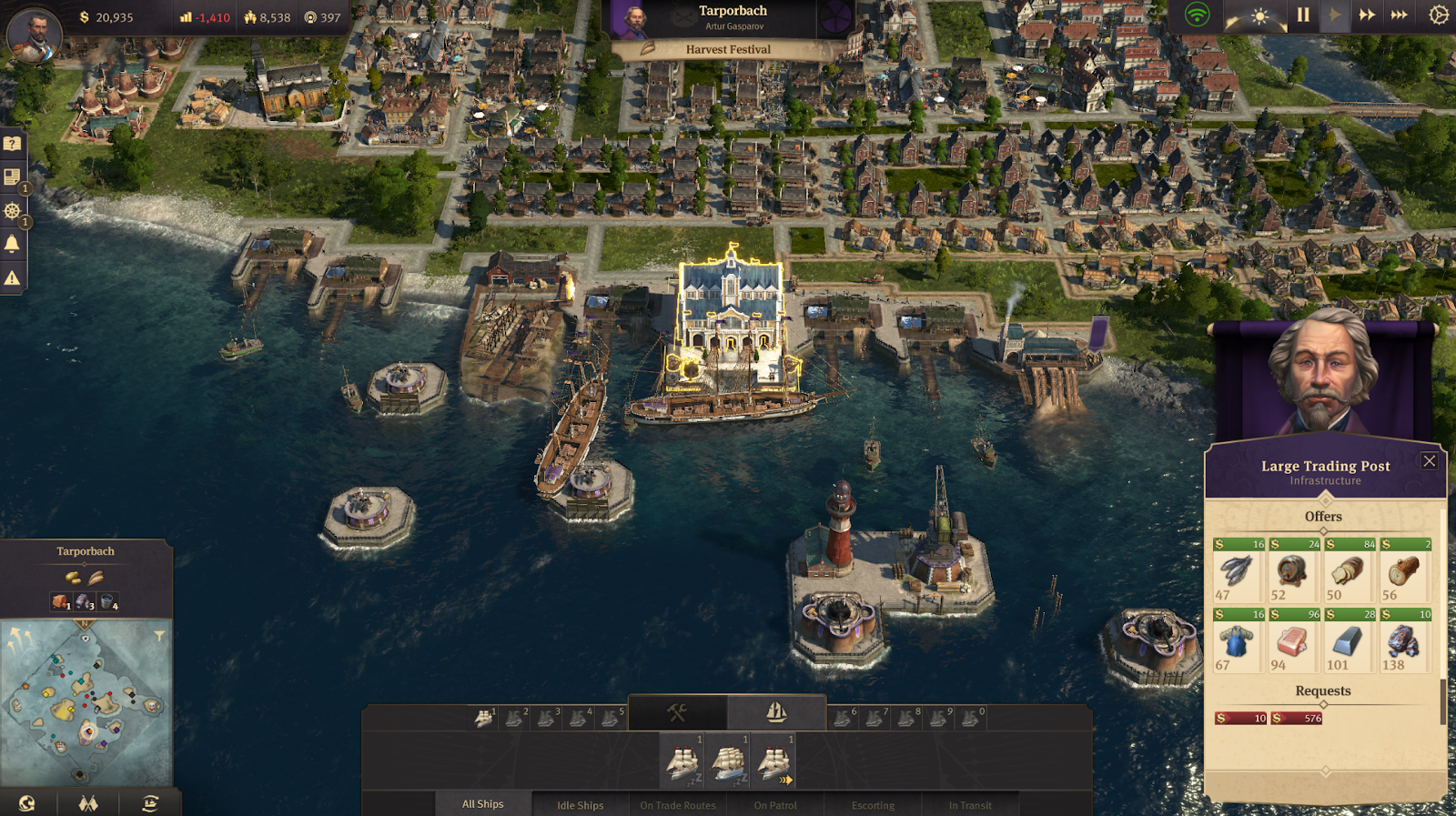Click the player portrait avatar
Image resolution: width=1456 pixels, height=816 pixels.
coord(35,34)
